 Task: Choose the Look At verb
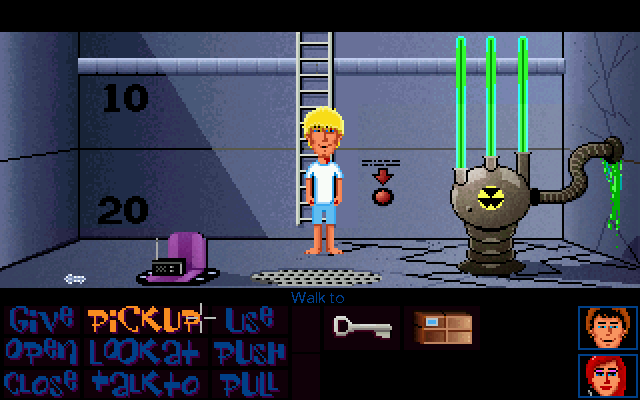(x=144, y=352)
